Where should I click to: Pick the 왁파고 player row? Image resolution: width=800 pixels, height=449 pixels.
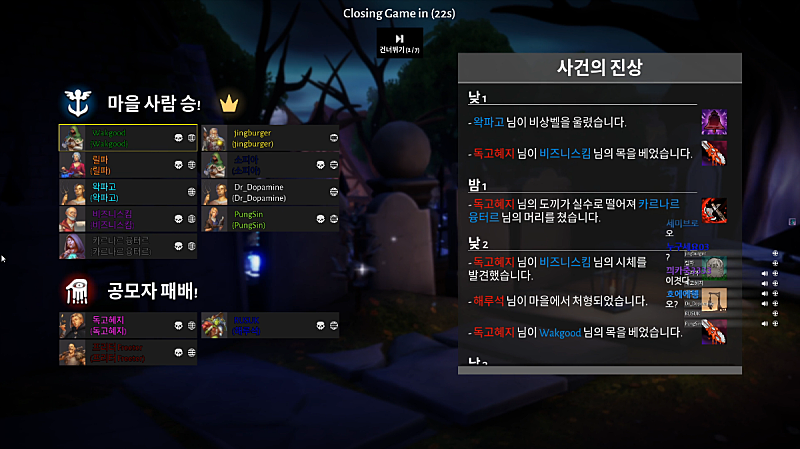tap(128, 192)
